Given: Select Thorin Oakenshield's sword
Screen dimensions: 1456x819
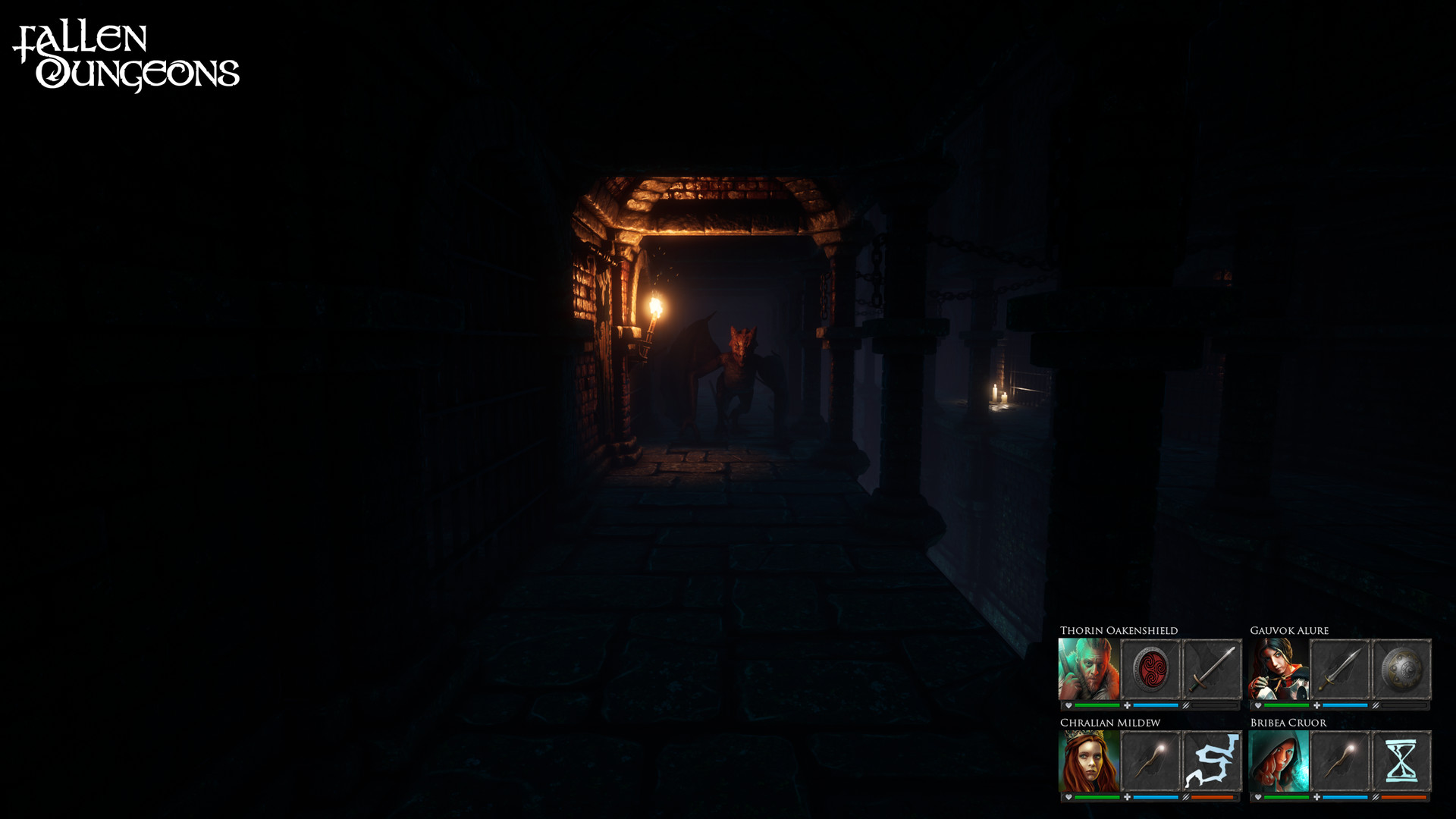Looking at the screenshot, I should [x=1212, y=669].
